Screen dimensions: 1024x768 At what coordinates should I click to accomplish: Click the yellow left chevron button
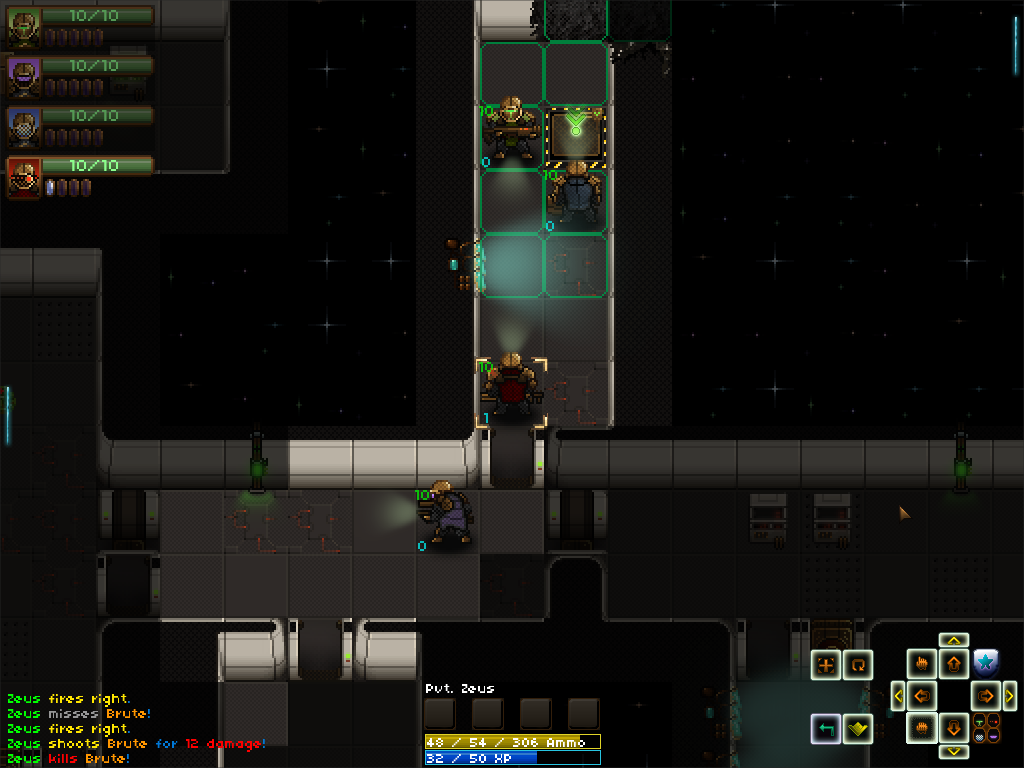(898, 695)
